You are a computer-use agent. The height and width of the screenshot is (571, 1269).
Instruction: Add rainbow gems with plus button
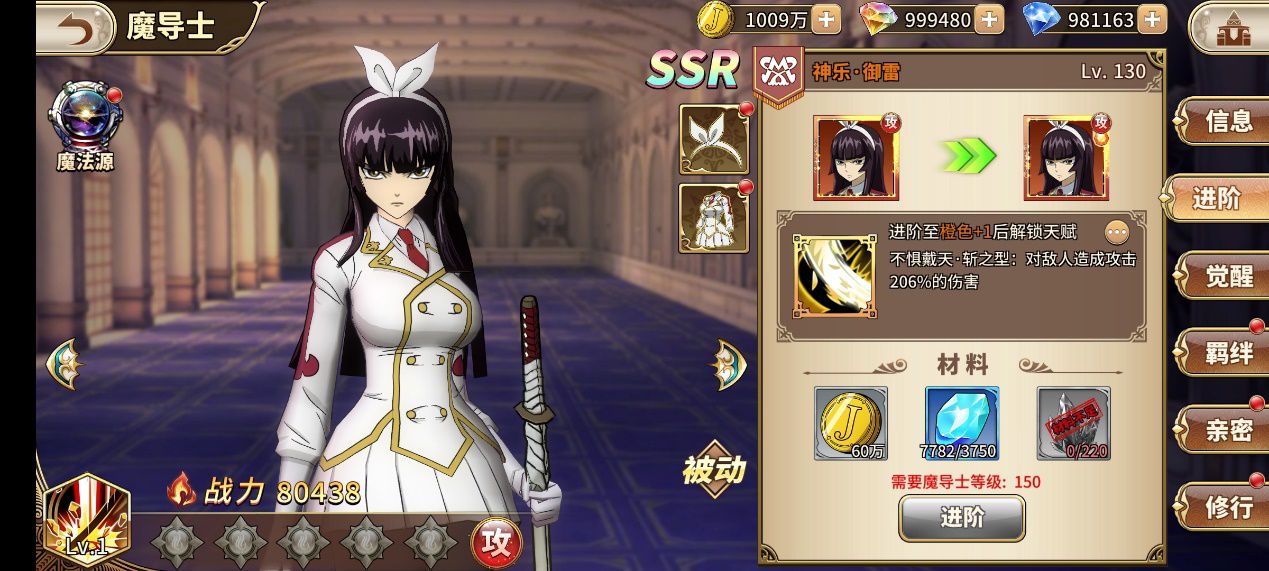[988, 19]
